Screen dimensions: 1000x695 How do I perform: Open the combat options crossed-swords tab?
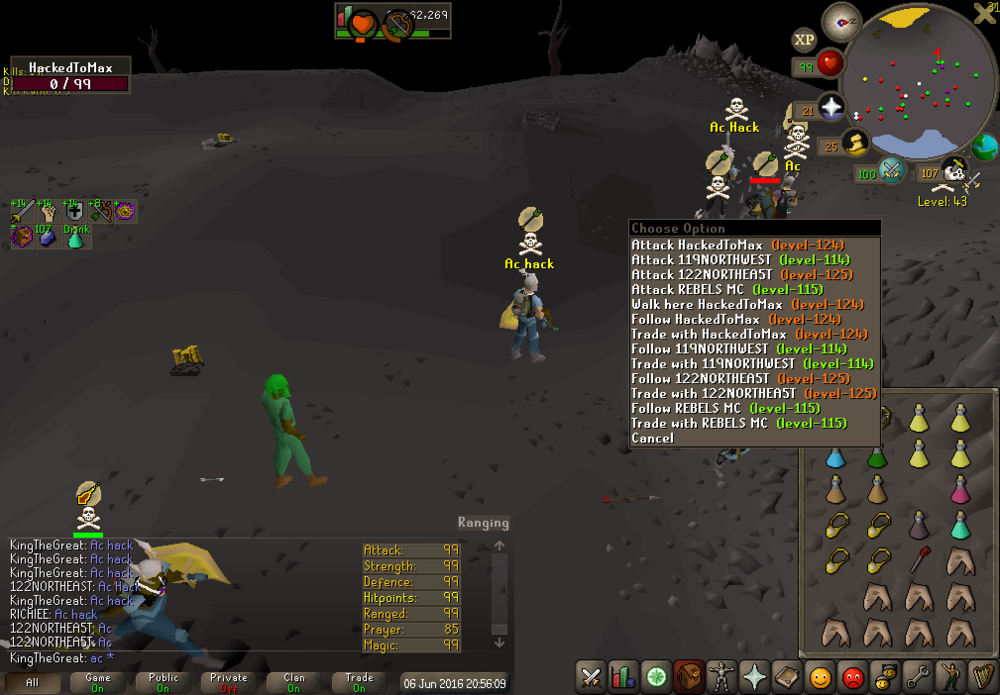(591, 676)
